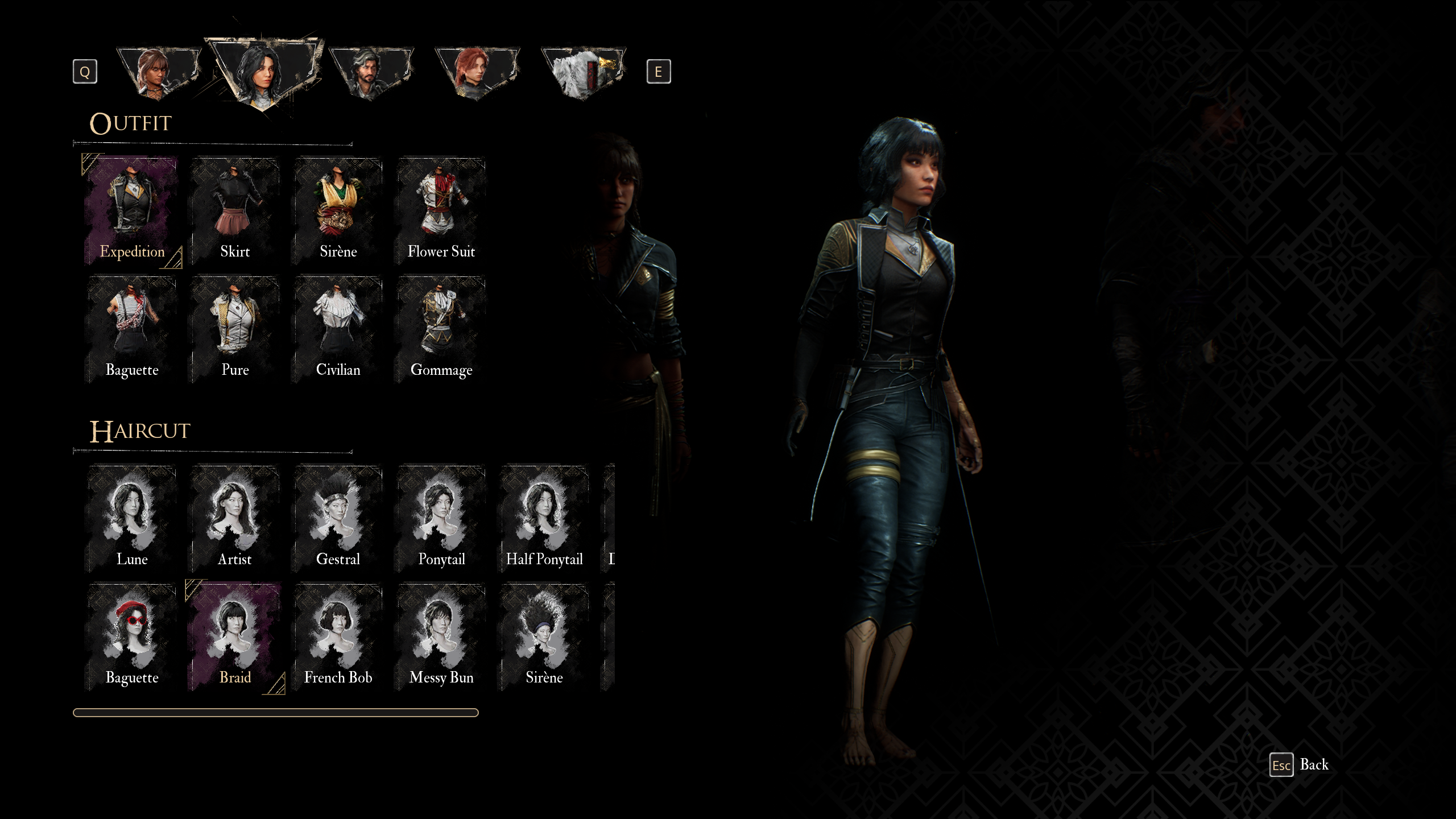This screenshot has width=1456, height=819.
Task: Choose the Lune haircut
Action: tap(132, 518)
